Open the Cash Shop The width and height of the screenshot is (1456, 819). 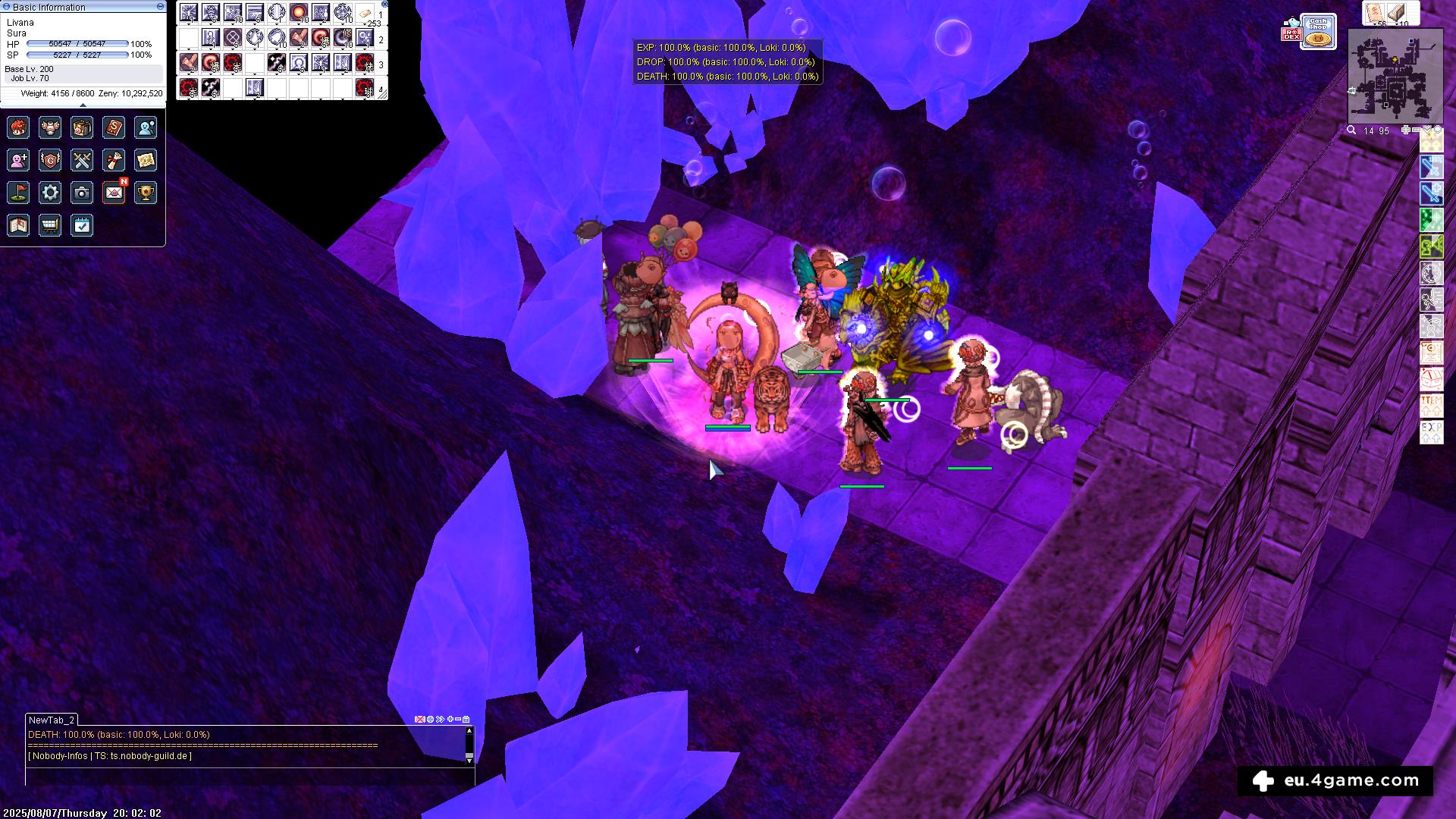click(1319, 31)
